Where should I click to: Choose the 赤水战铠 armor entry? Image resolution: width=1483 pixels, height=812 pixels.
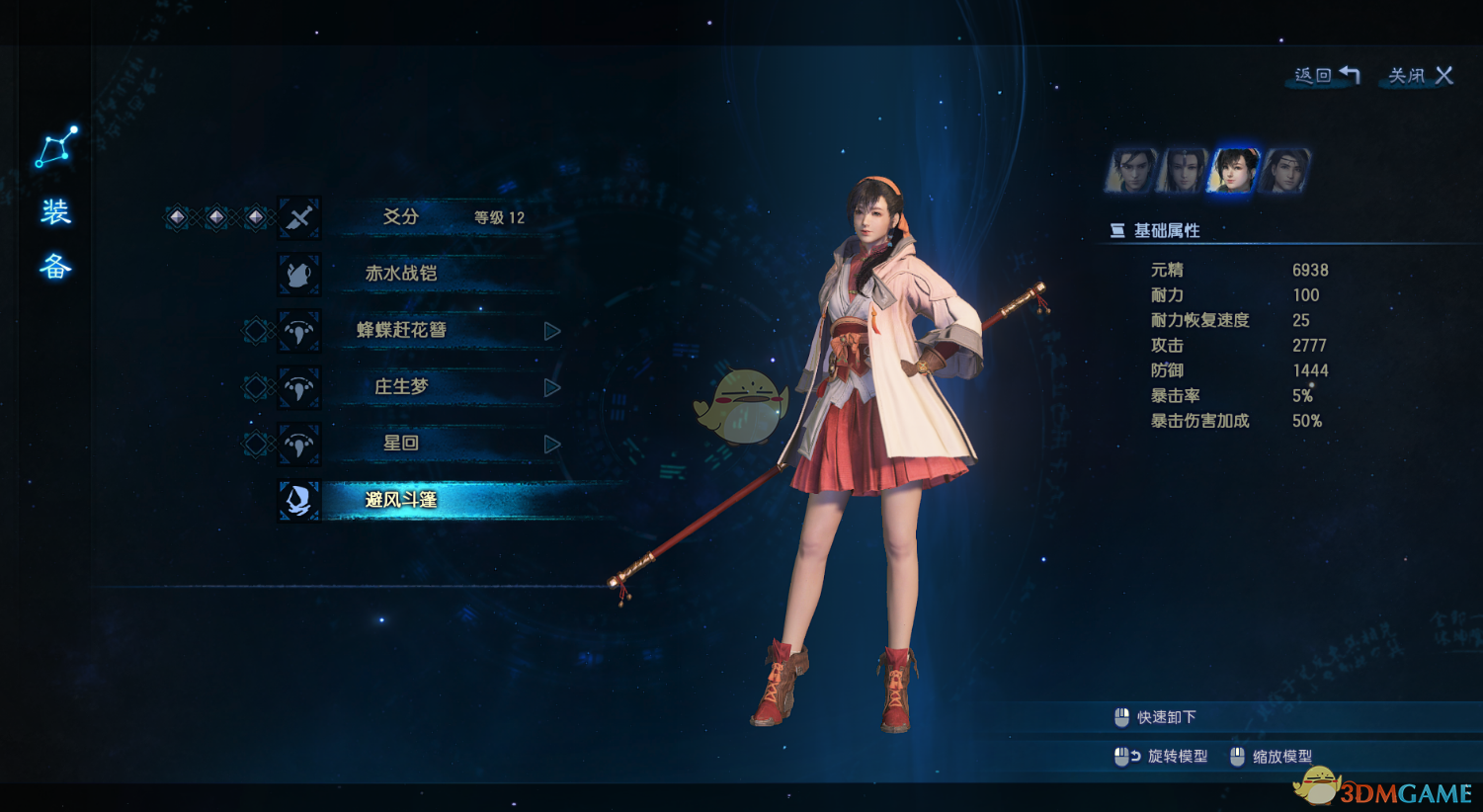(x=401, y=274)
